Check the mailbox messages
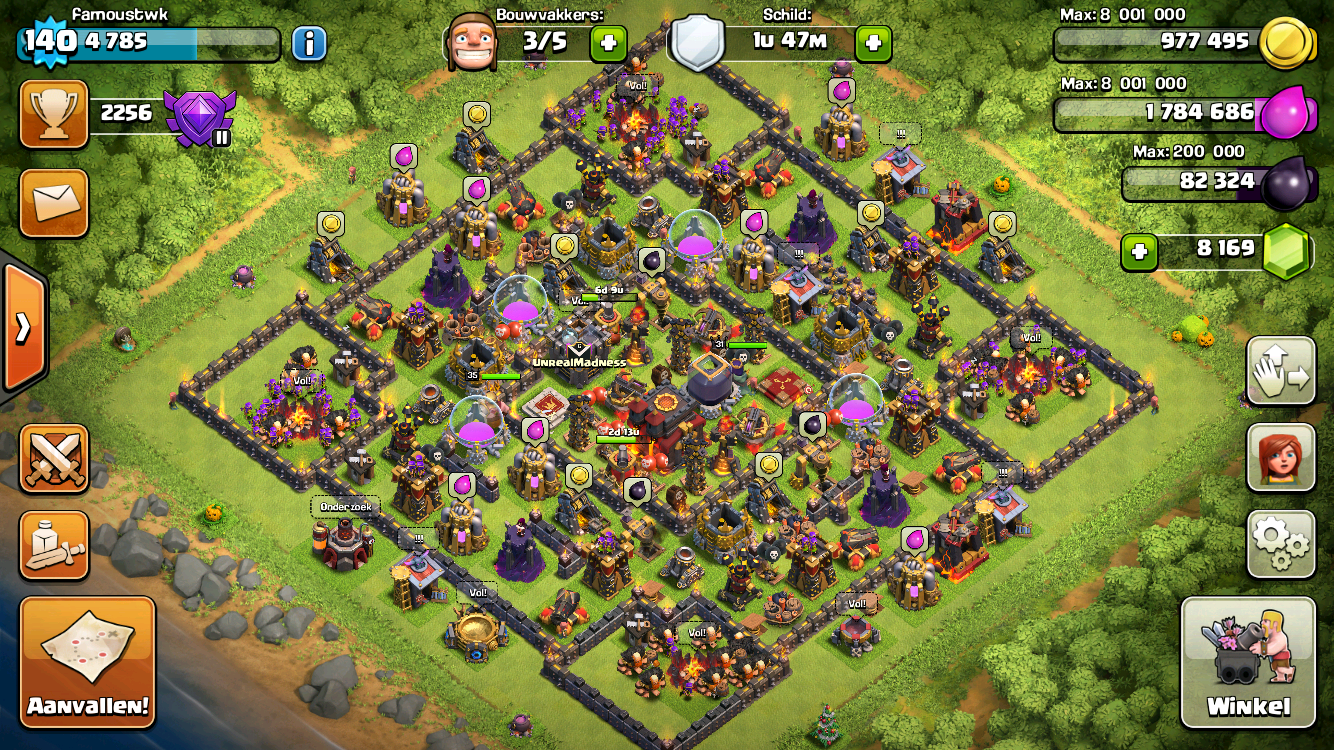Viewport: 1334px width, 750px height. click(x=54, y=203)
